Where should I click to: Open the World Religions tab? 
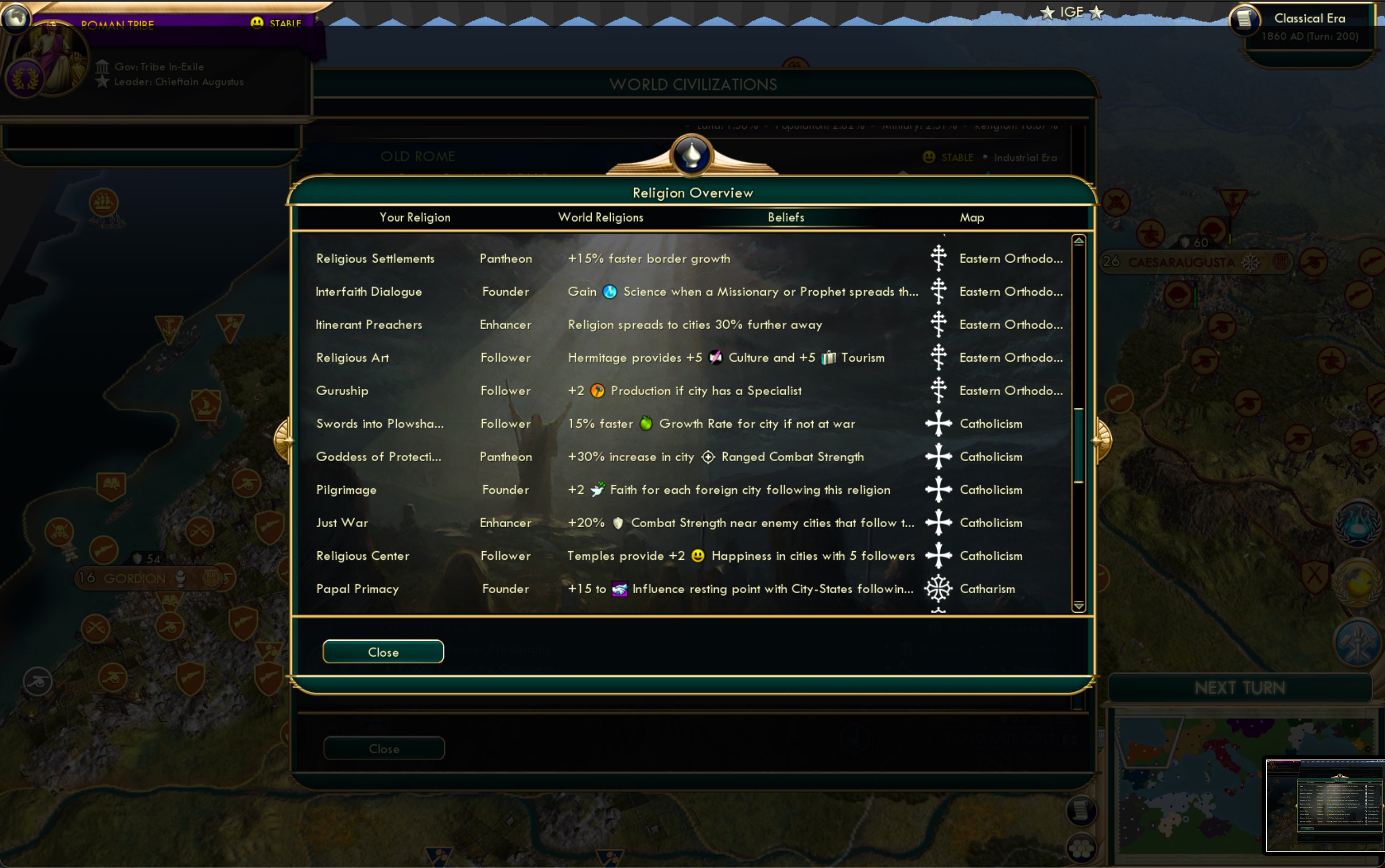(x=600, y=217)
